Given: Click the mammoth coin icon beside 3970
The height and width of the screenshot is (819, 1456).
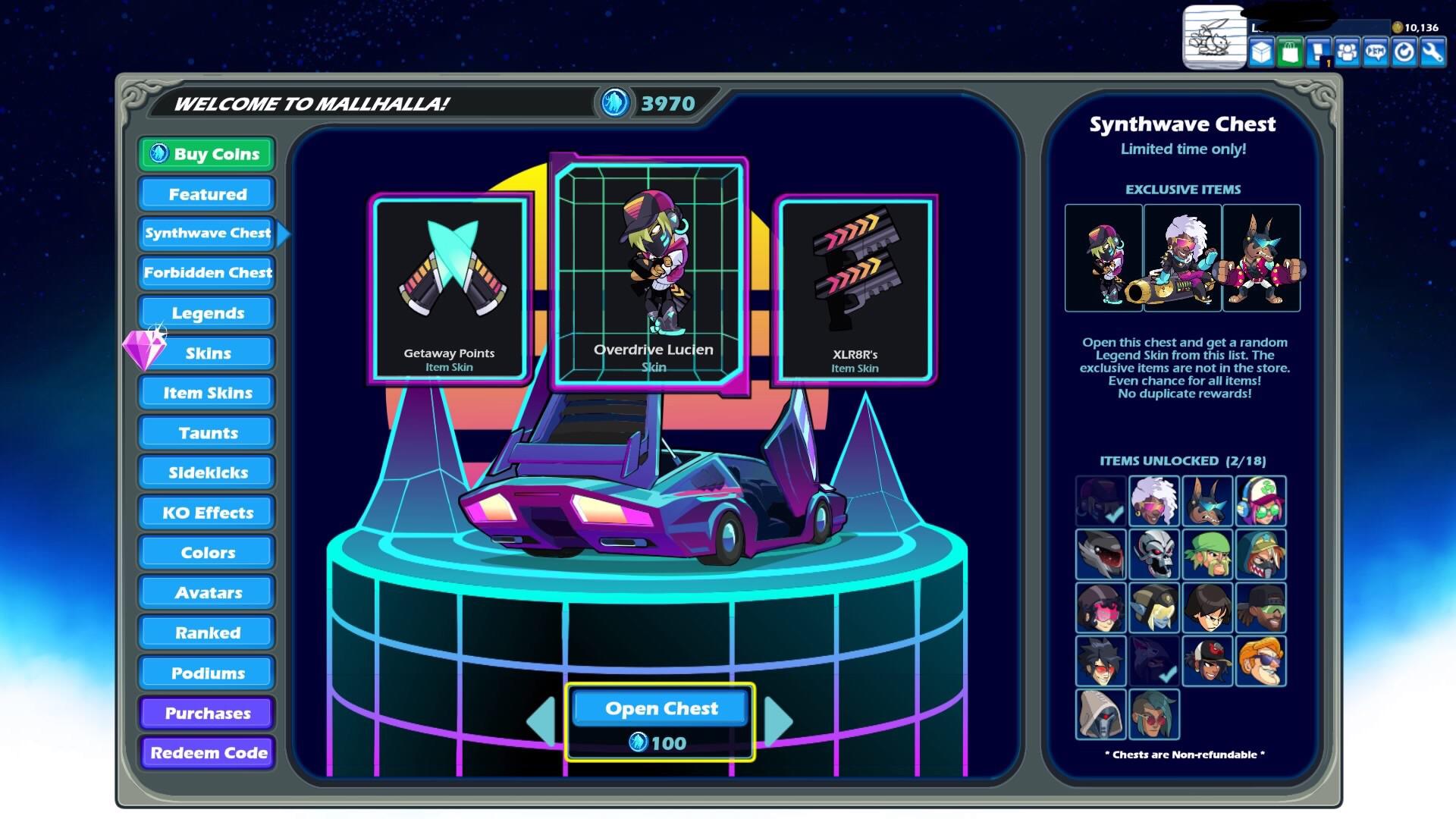Looking at the screenshot, I should pos(616,104).
